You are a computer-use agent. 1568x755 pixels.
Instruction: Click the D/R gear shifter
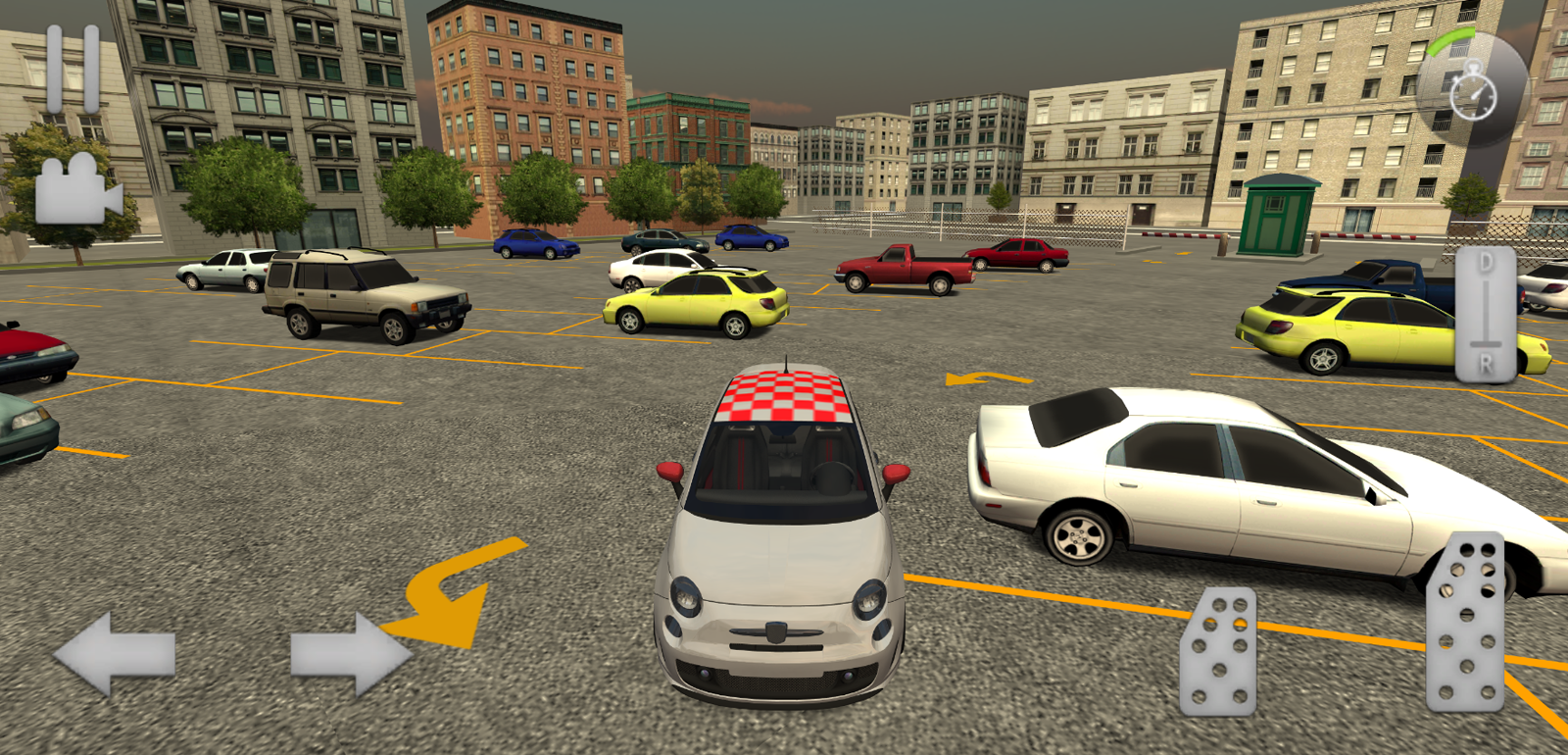pyautogui.click(x=1486, y=314)
